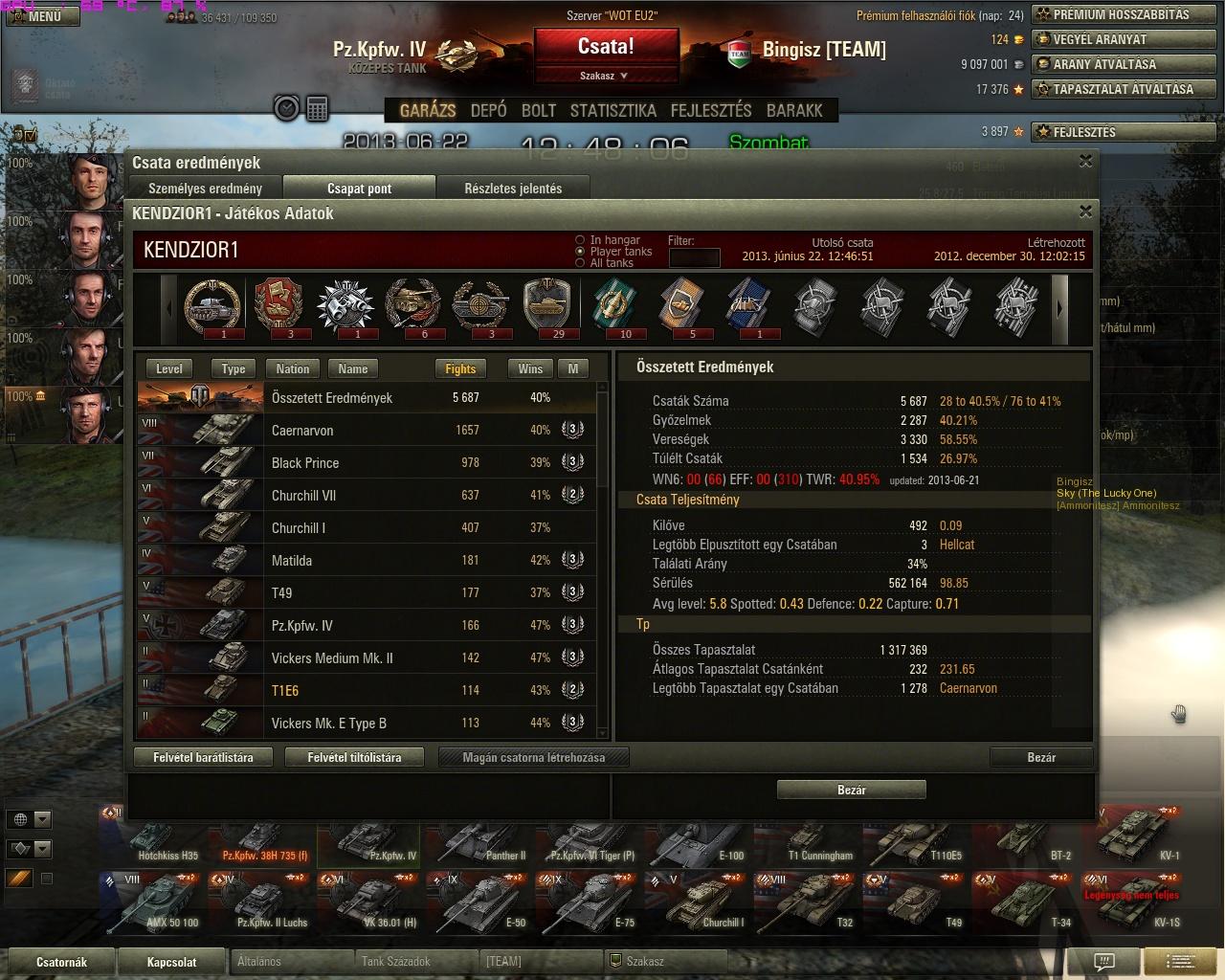Go to the STATISZTIKA tab

coord(612,110)
